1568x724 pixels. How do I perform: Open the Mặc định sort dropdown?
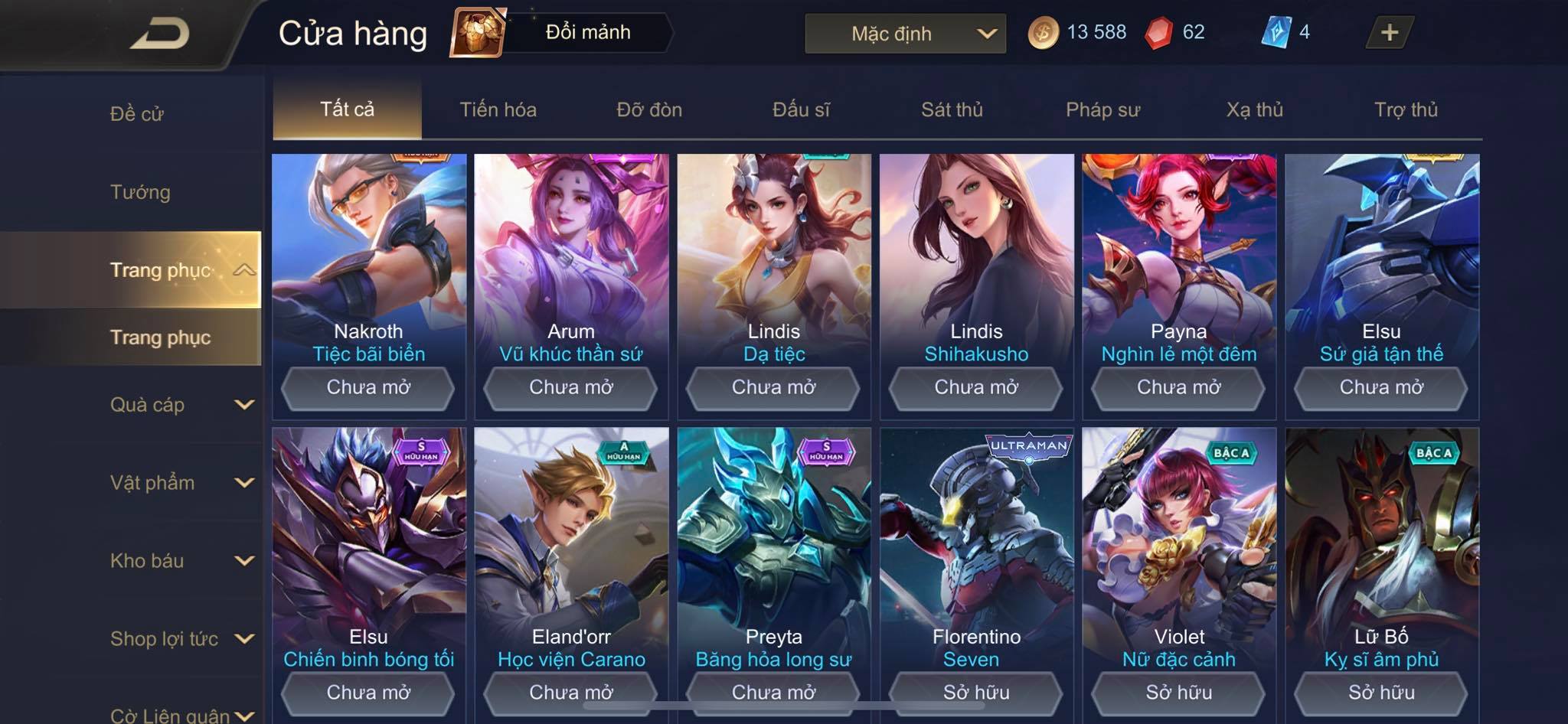point(905,34)
